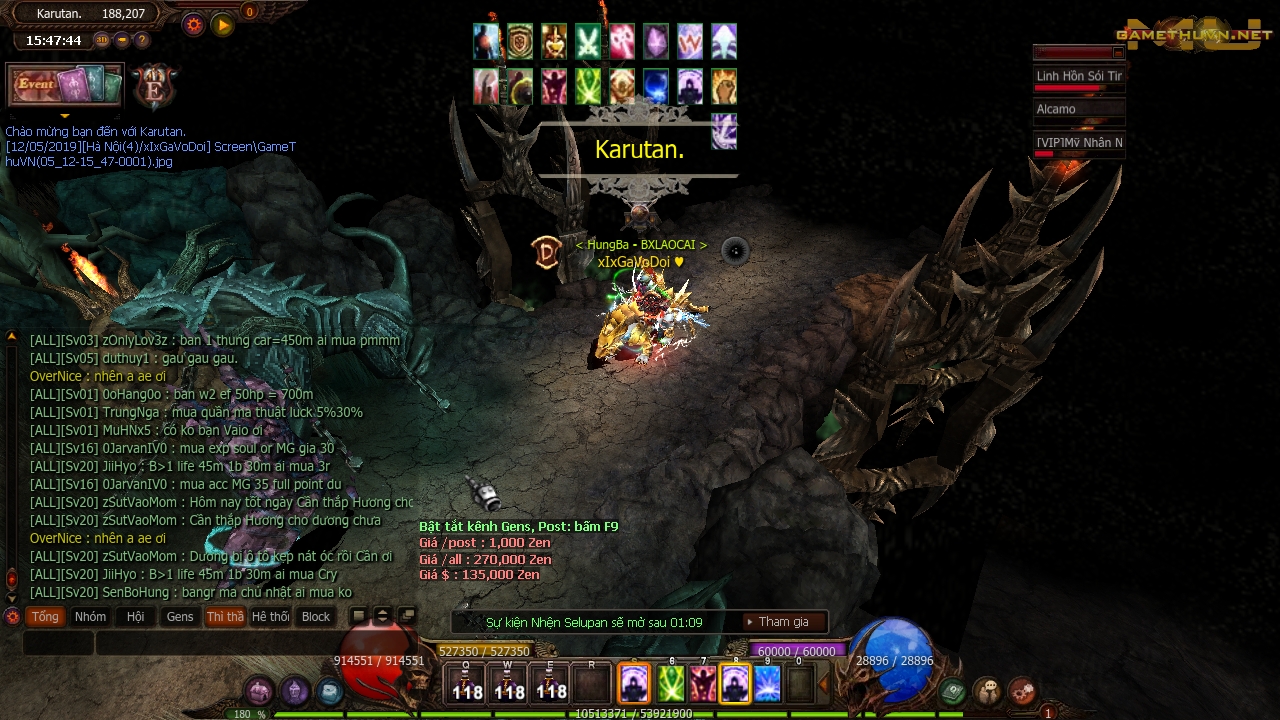Click the E emblem icon below the Event banner
Image resolution: width=1280 pixels, height=720 pixels.
156,87
